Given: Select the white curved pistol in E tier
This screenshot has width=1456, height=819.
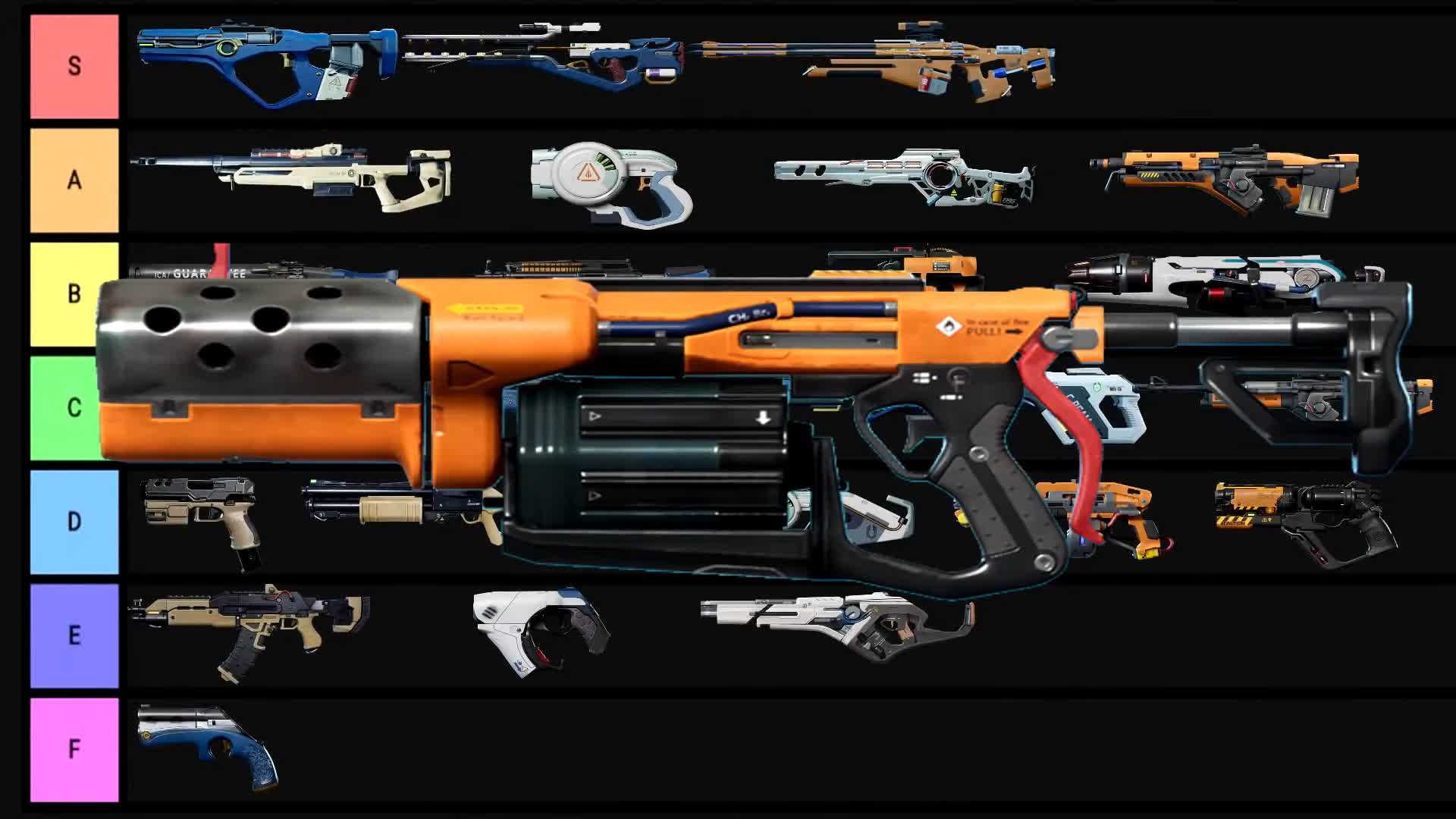Looking at the screenshot, I should (540, 626).
